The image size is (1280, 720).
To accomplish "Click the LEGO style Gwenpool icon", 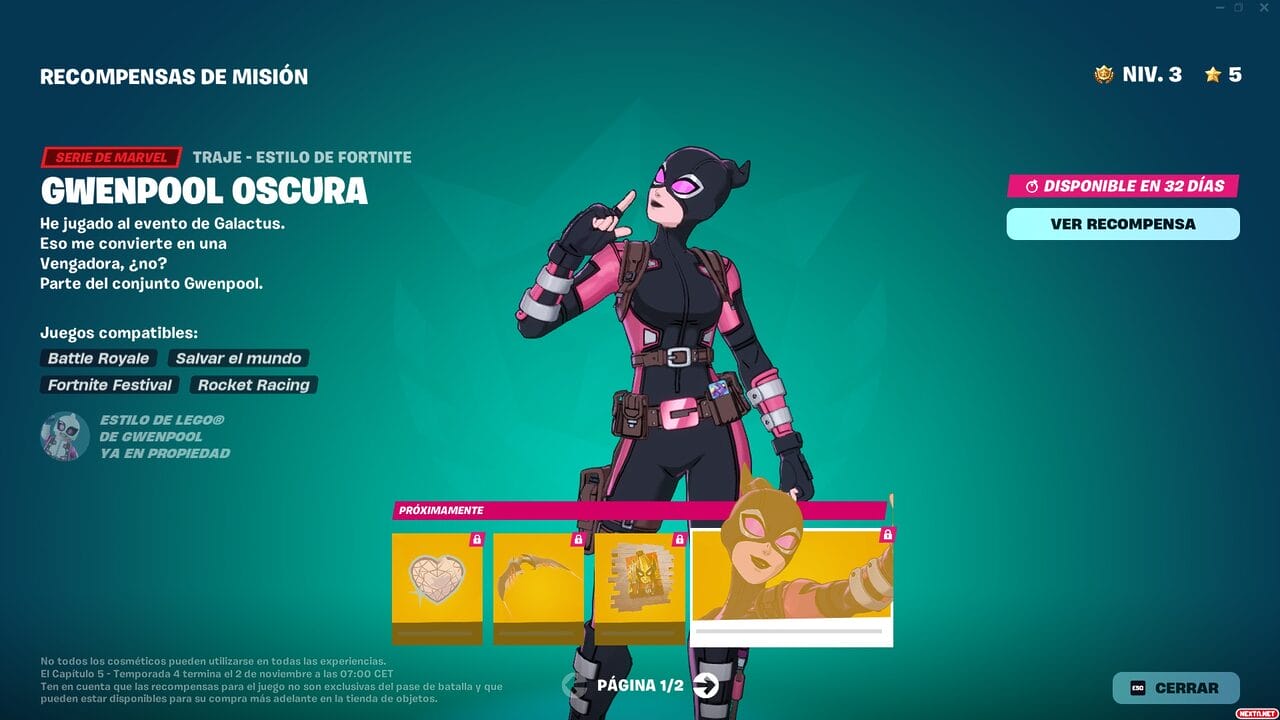I will click(65, 436).
